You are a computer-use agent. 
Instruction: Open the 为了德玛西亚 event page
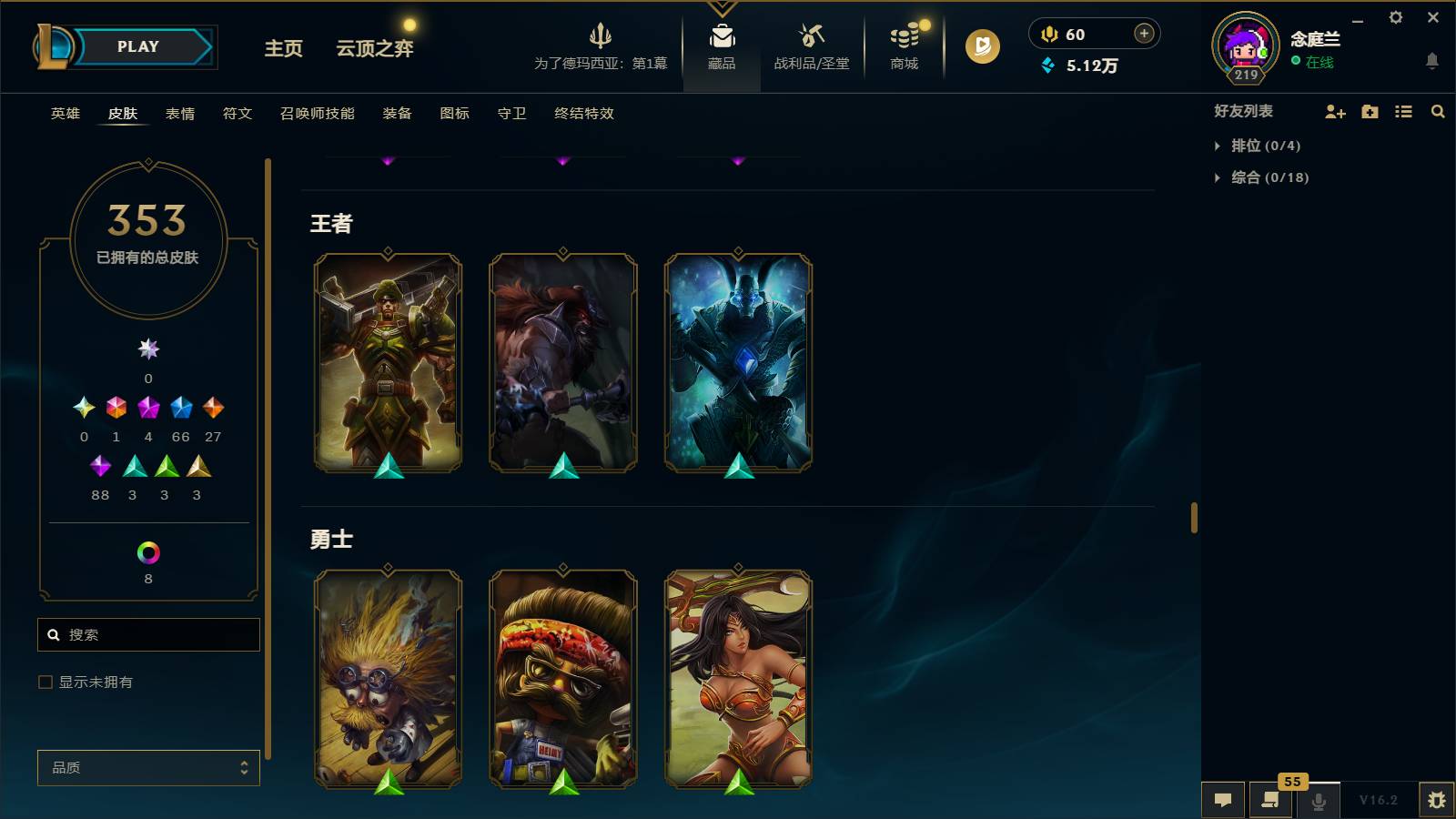[x=601, y=47]
